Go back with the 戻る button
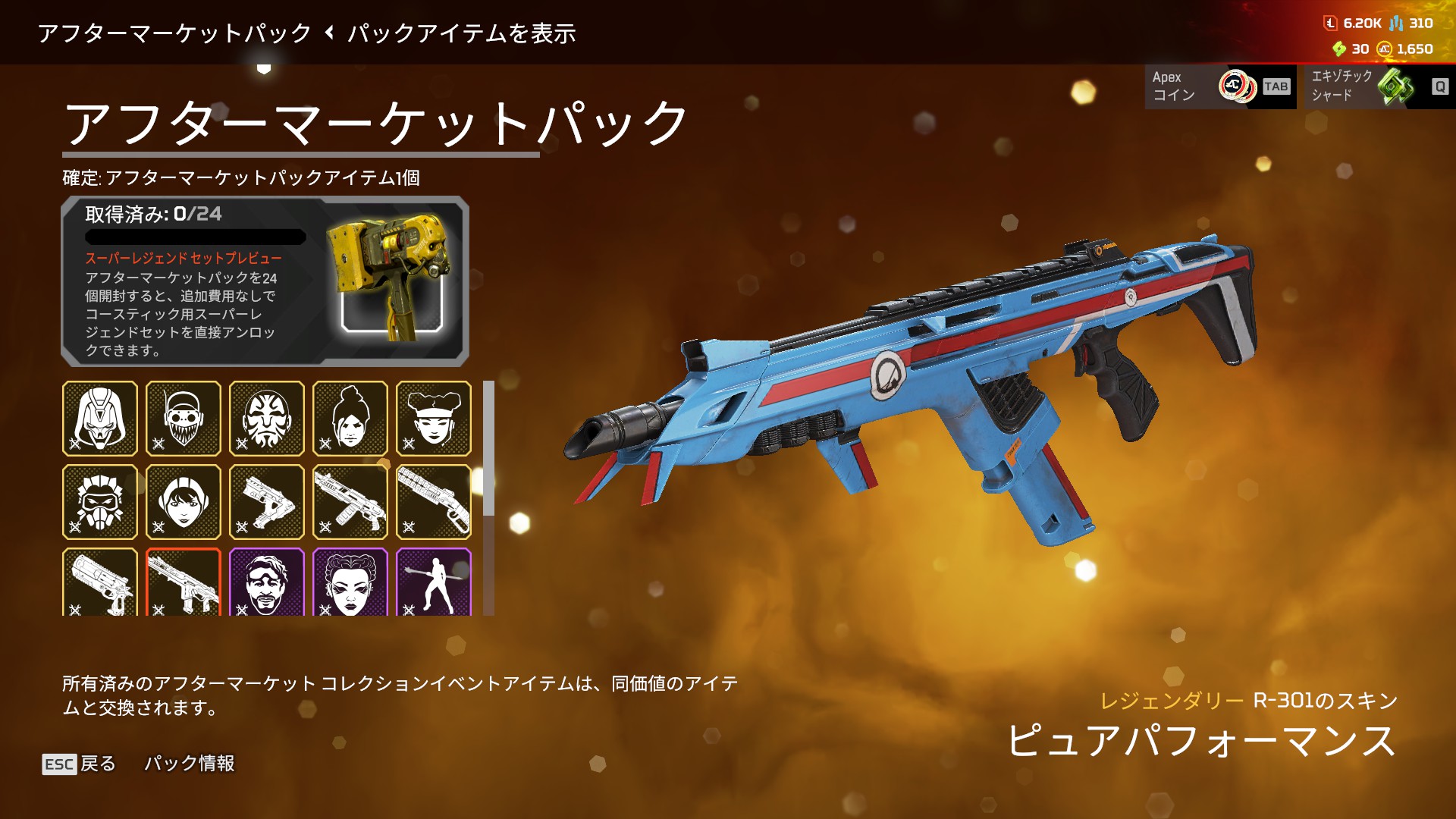 80,764
